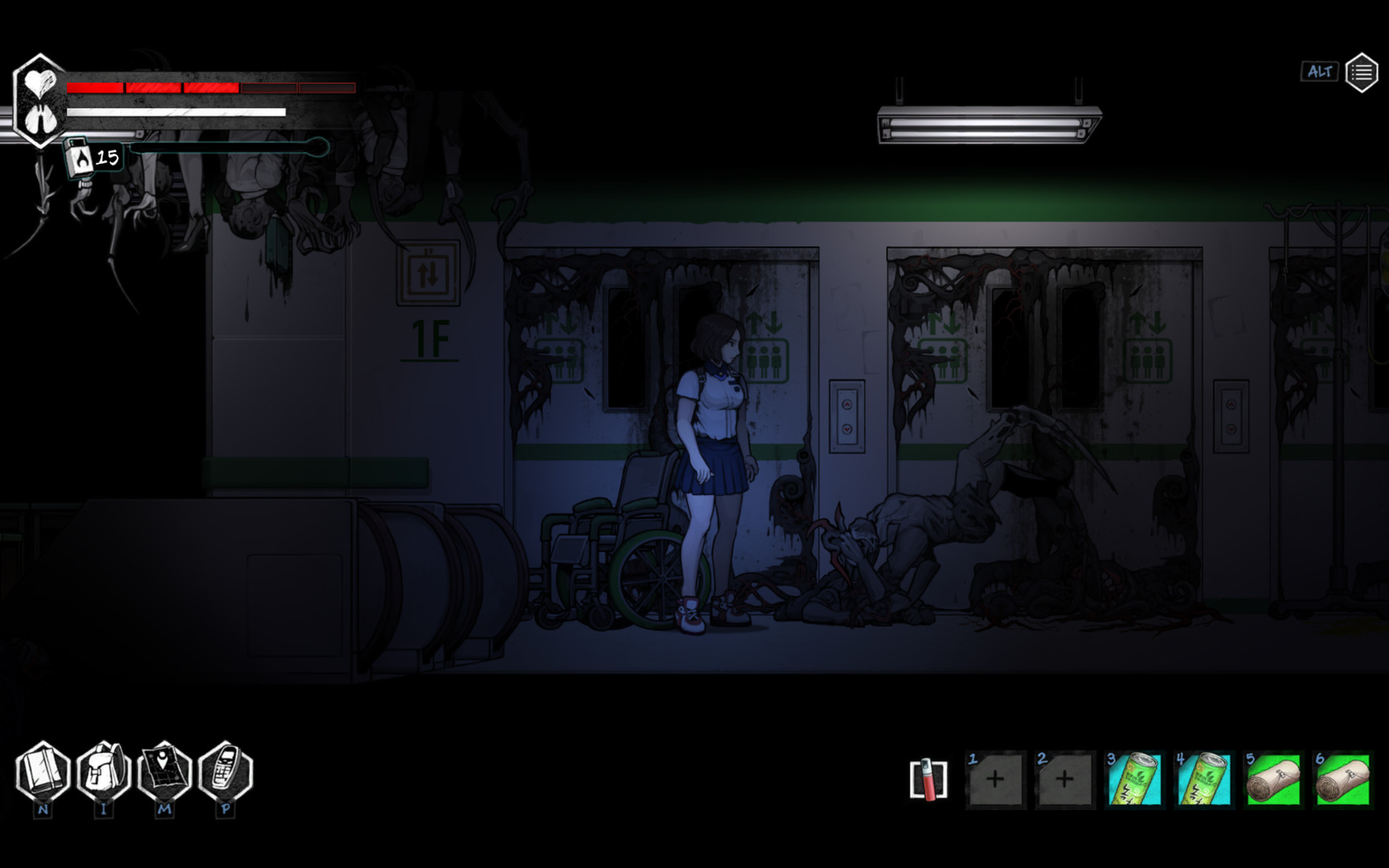This screenshot has height=868, width=1389.
Task: Open the hexagonal menu list icon top-right
Action: [x=1362, y=71]
